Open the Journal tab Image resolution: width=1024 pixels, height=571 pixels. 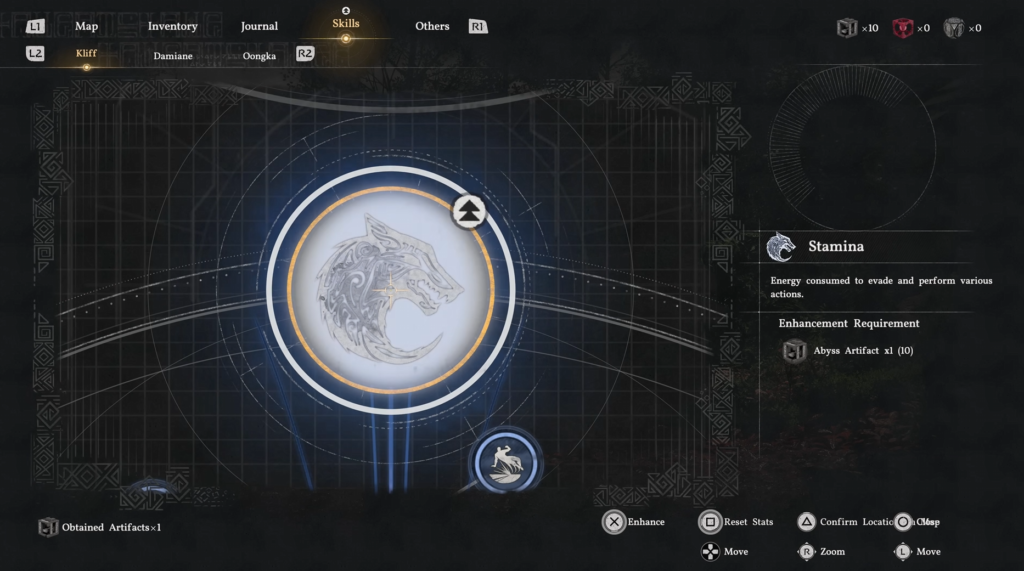[x=259, y=26]
